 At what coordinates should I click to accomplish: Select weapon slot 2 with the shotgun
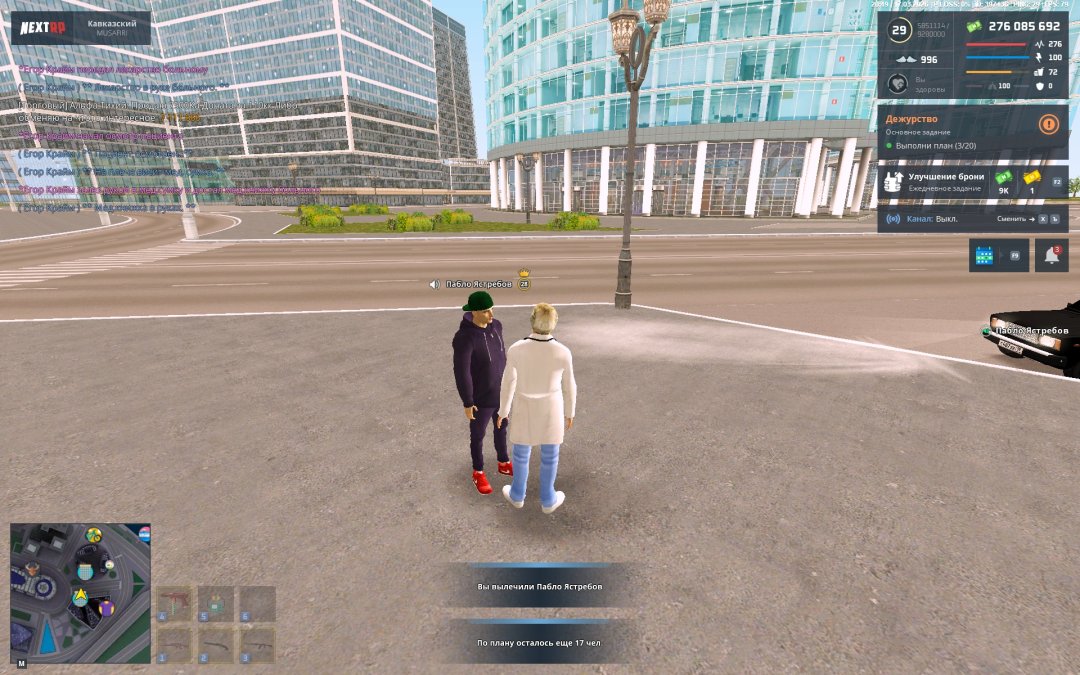point(216,644)
